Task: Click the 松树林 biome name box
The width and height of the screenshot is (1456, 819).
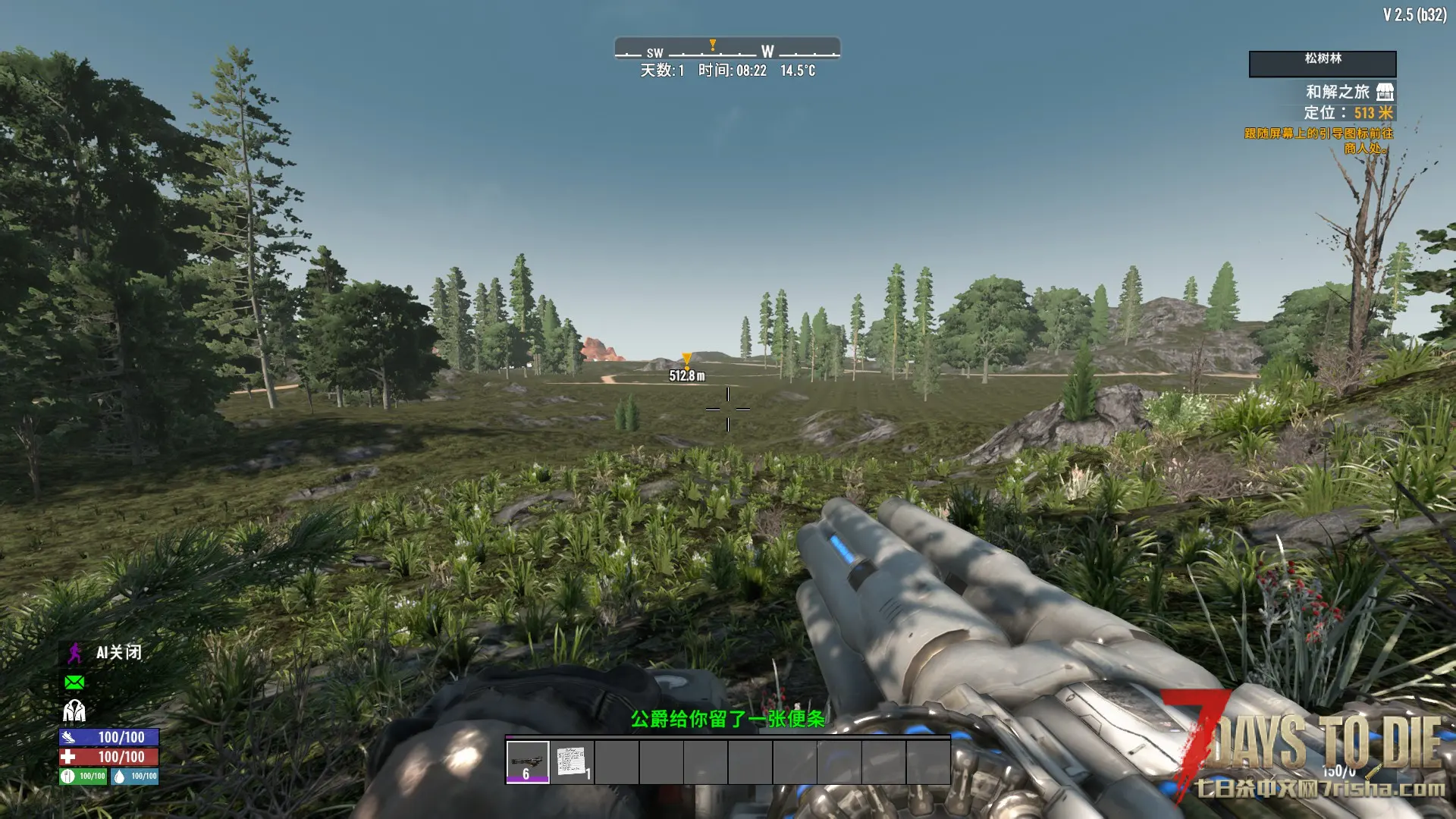Action: [1322, 64]
